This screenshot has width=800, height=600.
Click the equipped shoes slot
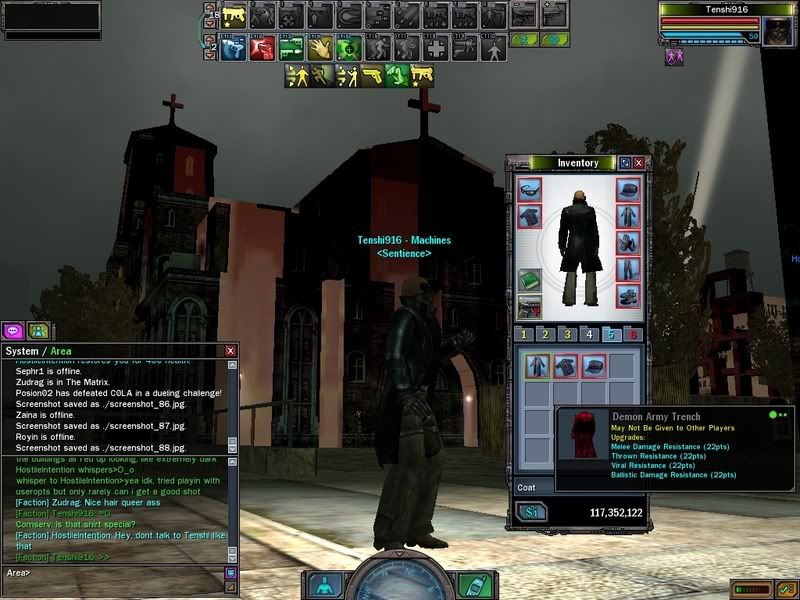pos(627,296)
